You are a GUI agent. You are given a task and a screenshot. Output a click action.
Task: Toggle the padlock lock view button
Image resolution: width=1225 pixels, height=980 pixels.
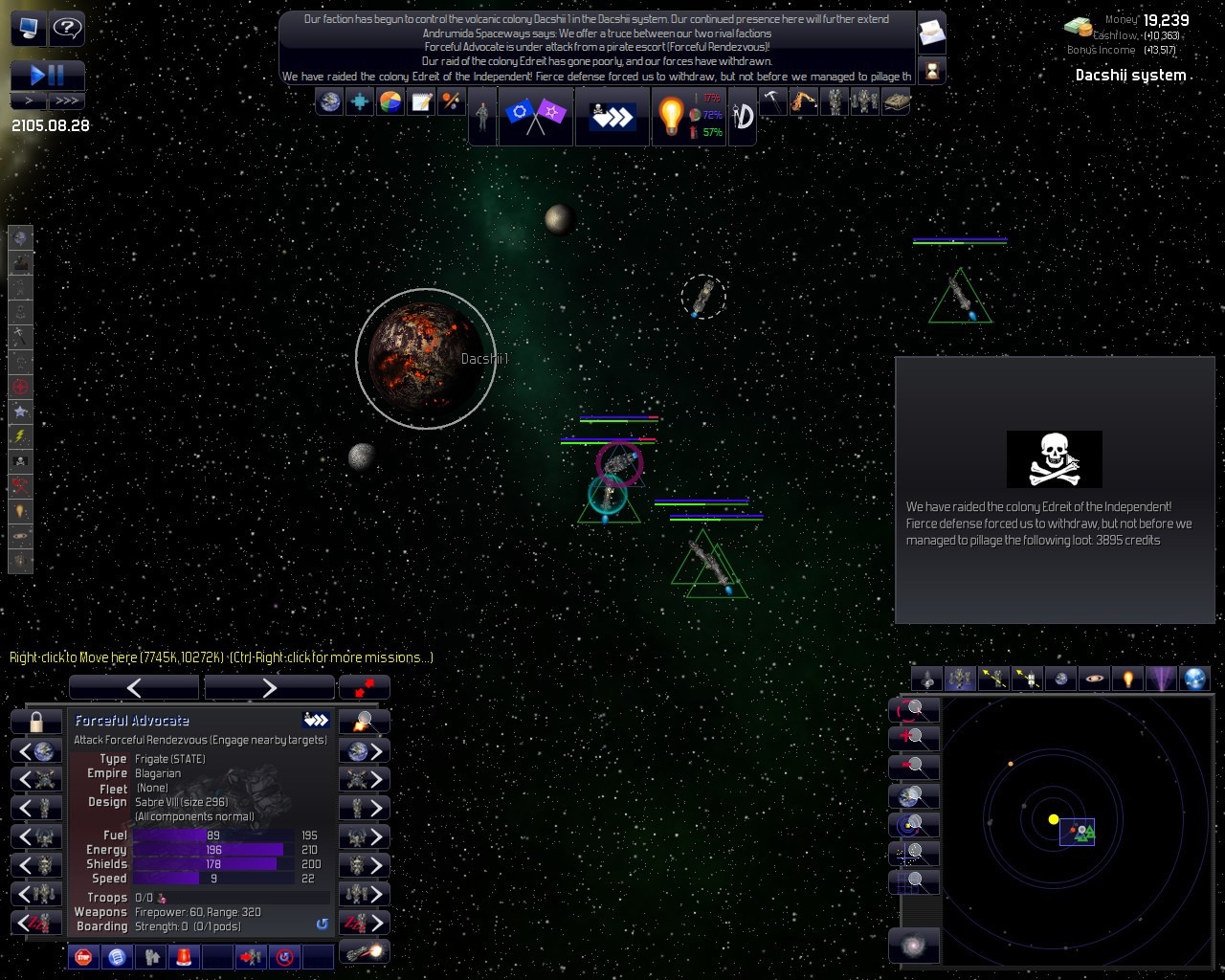(x=36, y=722)
